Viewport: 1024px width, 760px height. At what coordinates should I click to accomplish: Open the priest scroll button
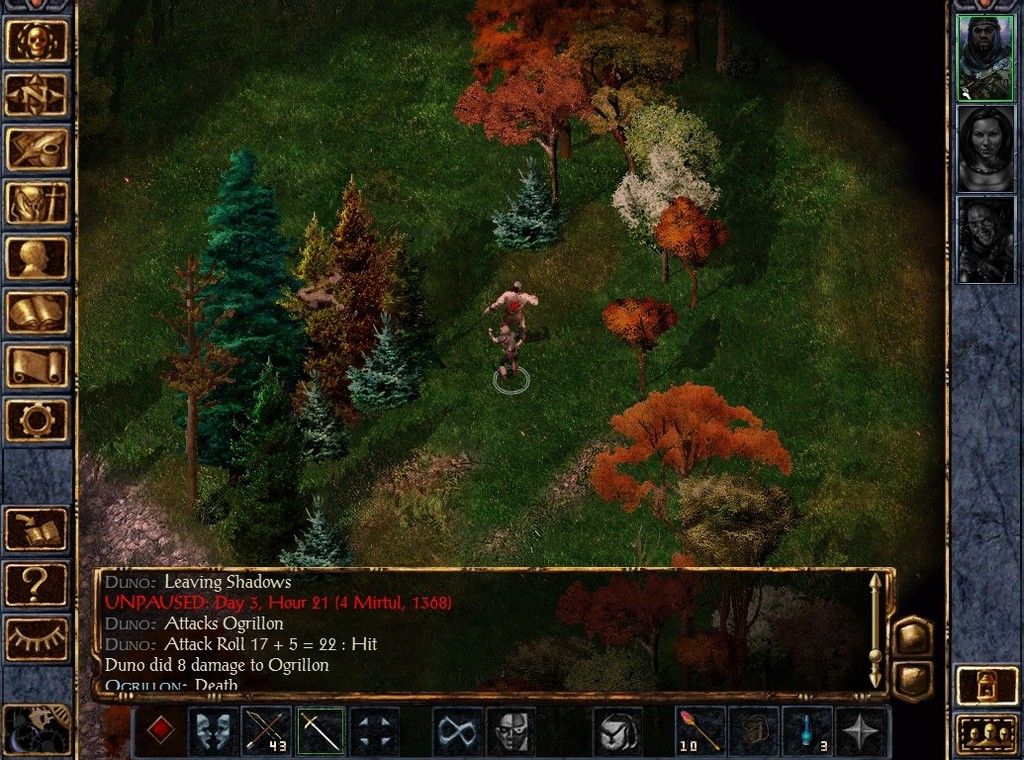pos(38,365)
